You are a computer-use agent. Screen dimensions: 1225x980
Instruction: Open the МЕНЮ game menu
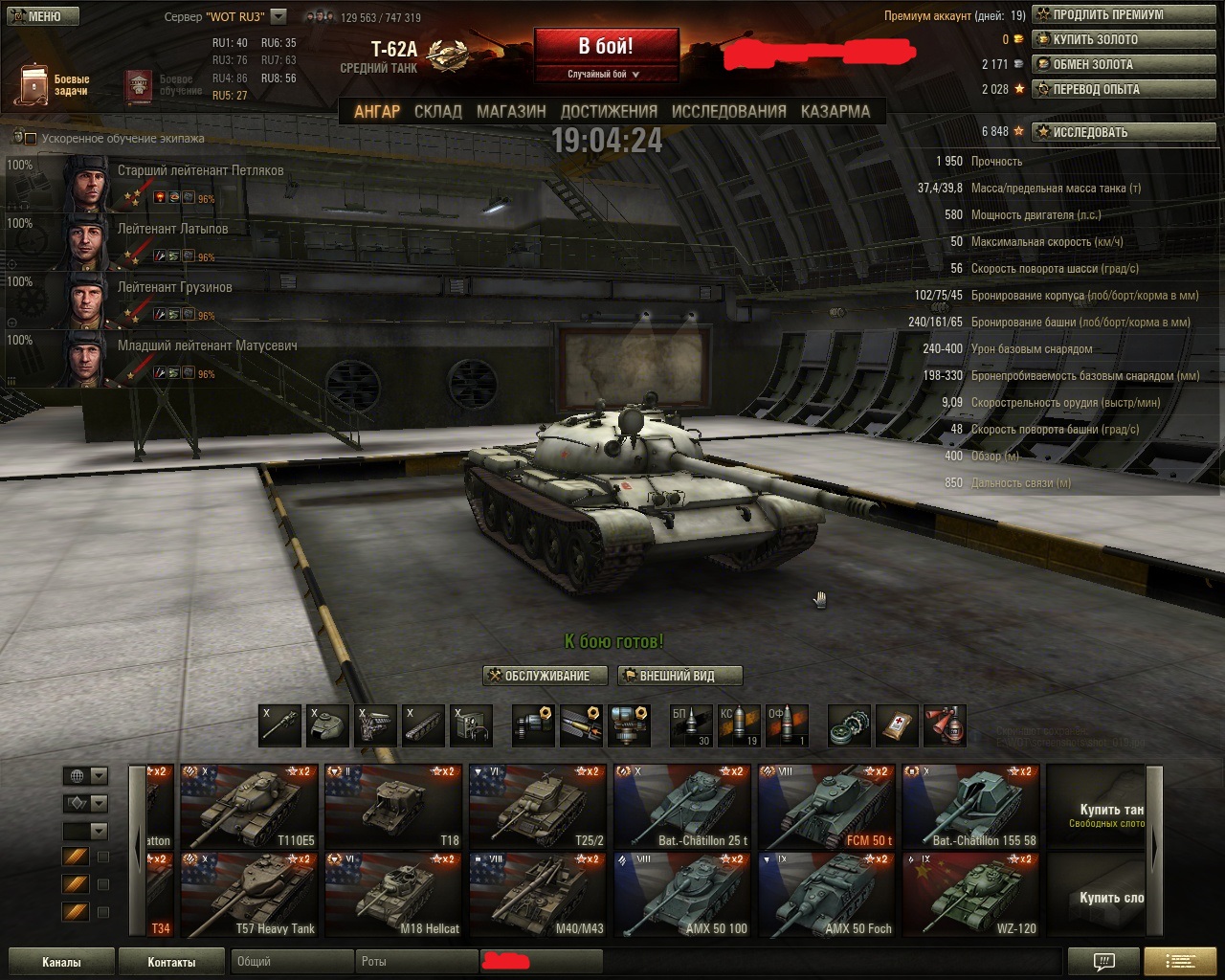[39, 16]
